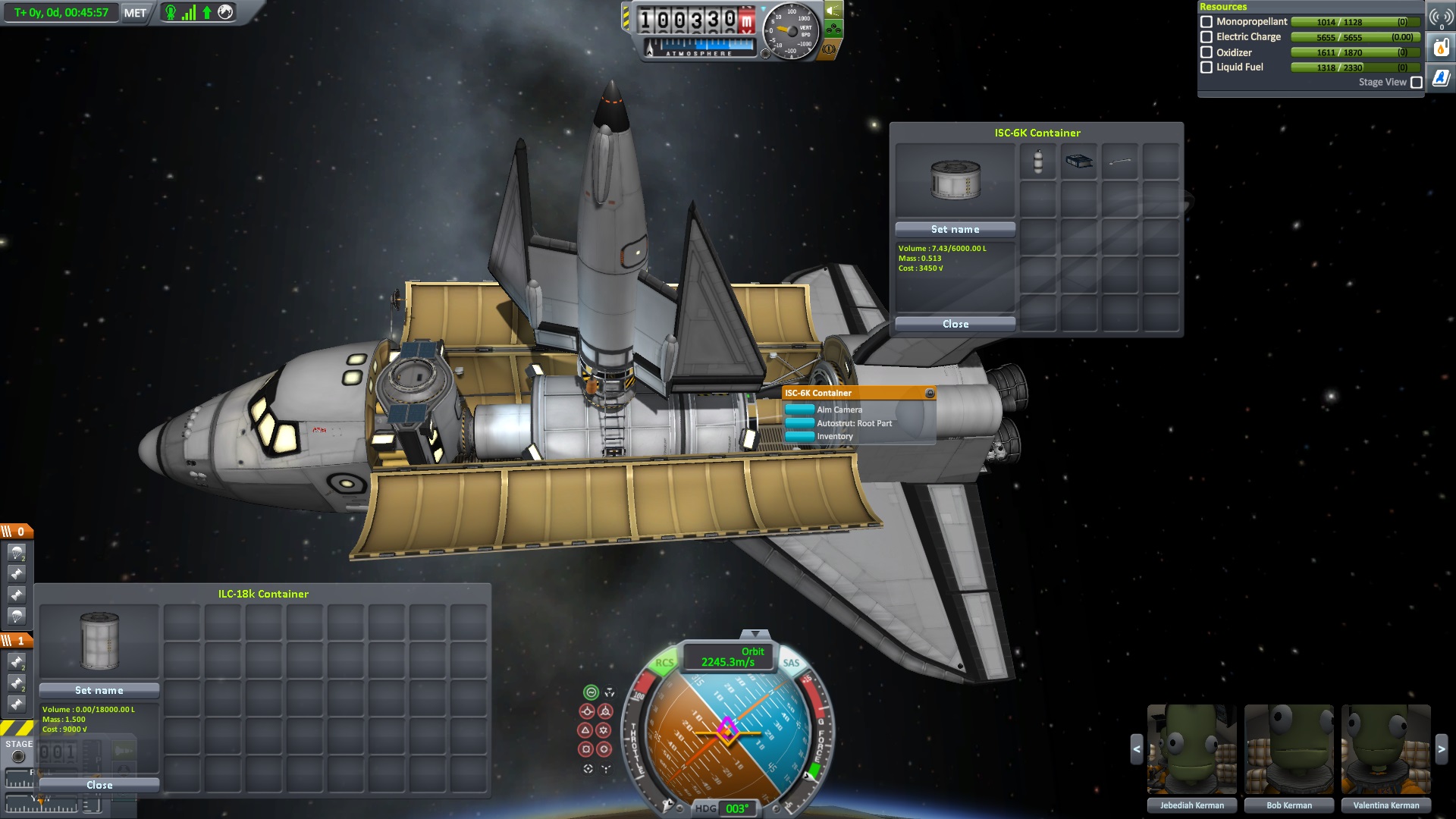Screen dimensions: 1456x819
Task: Toggle SAS on the navball
Action: click(791, 663)
